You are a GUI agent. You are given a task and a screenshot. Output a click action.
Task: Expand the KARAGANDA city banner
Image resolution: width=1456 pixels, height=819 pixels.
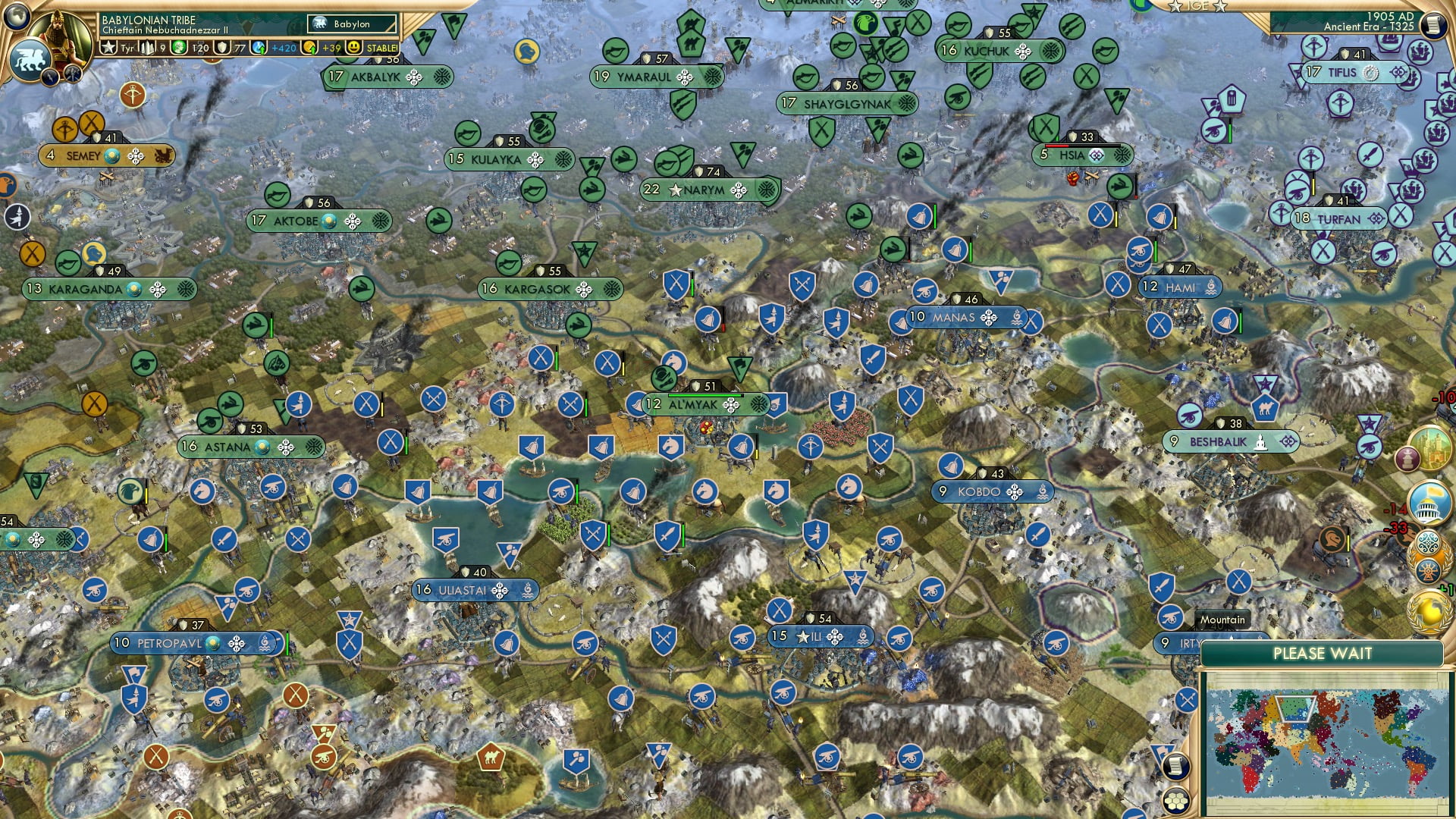click(110, 290)
